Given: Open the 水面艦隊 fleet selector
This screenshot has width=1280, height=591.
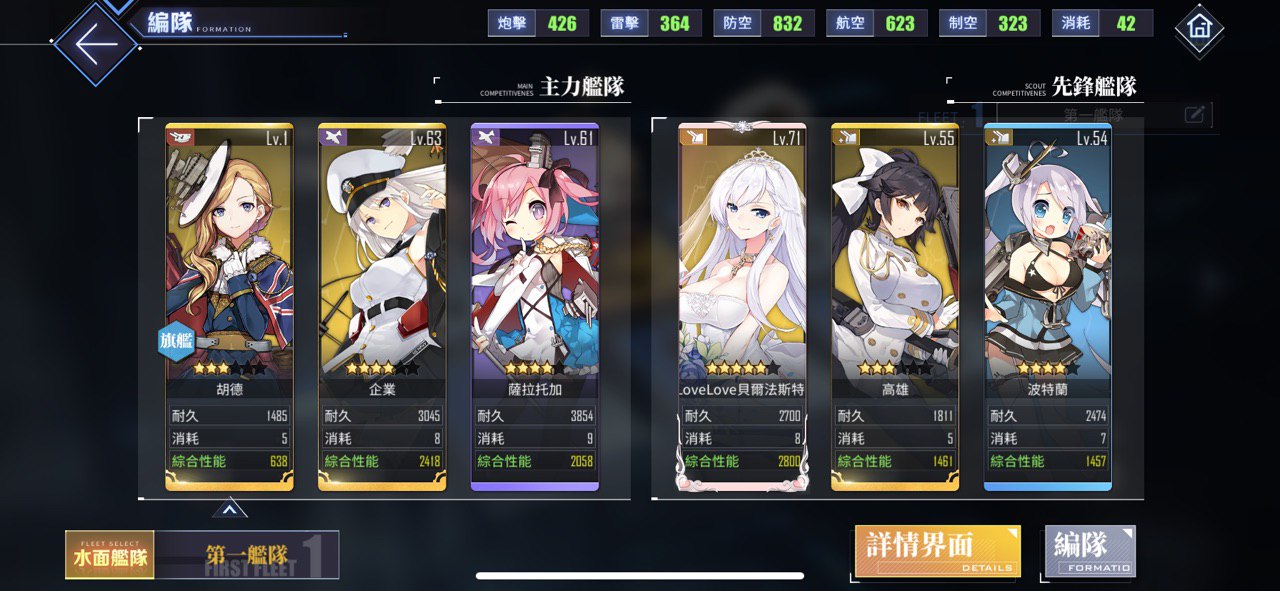Looking at the screenshot, I should pos(110,555).
